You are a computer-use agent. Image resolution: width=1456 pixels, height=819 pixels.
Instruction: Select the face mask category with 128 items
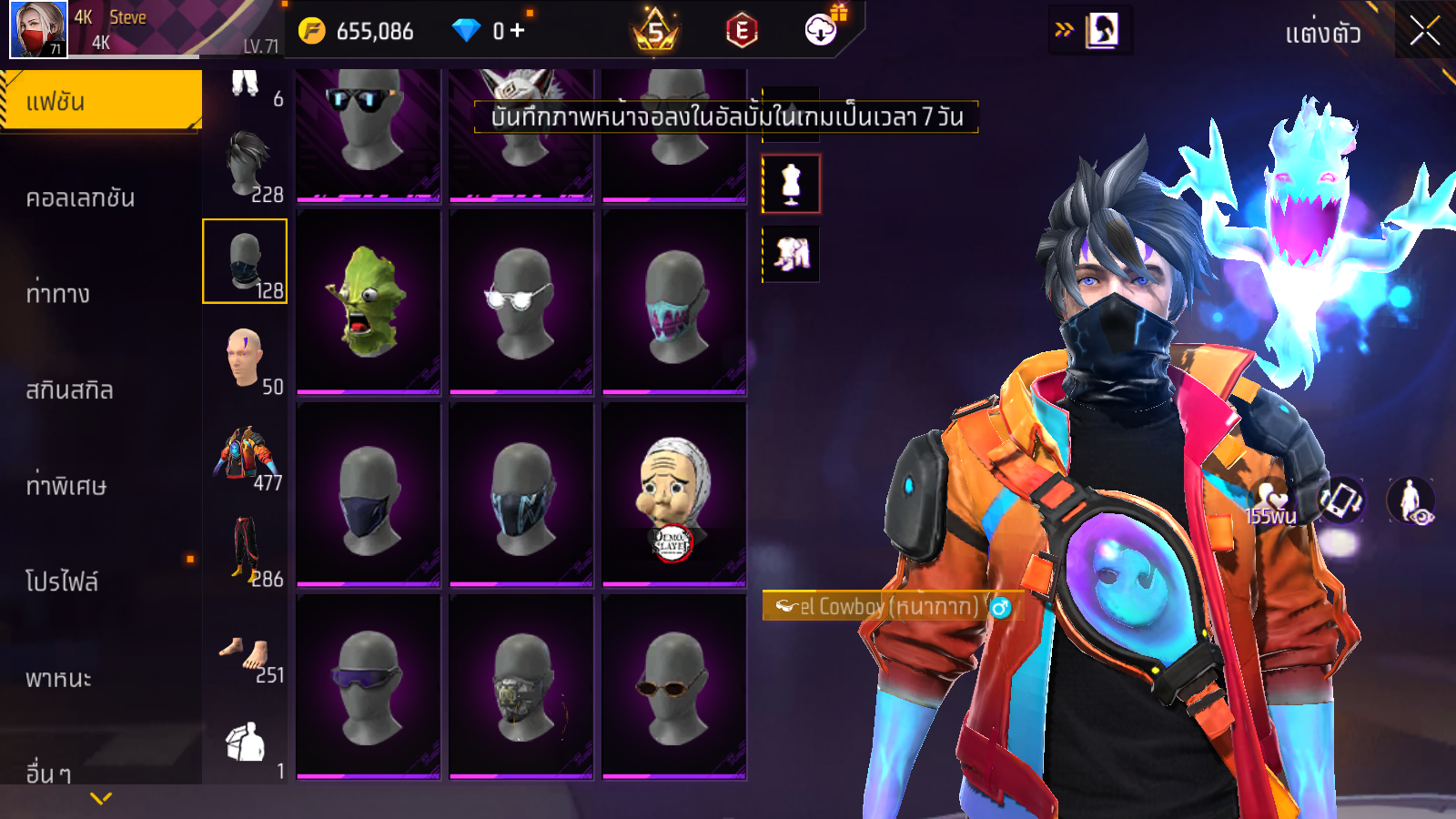pos(245,261)
